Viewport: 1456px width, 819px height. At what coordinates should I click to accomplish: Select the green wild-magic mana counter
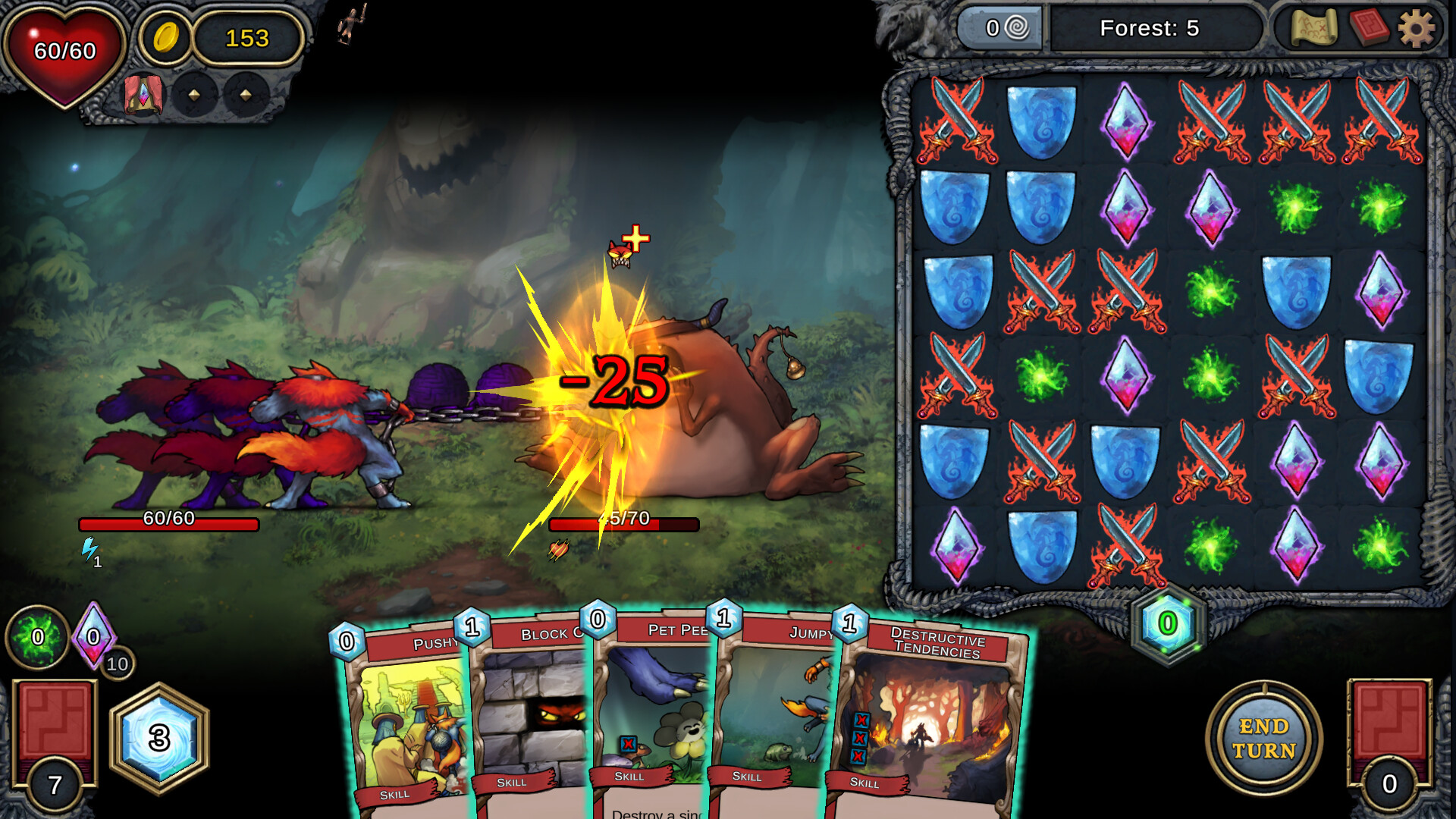[x=37, y=637]
